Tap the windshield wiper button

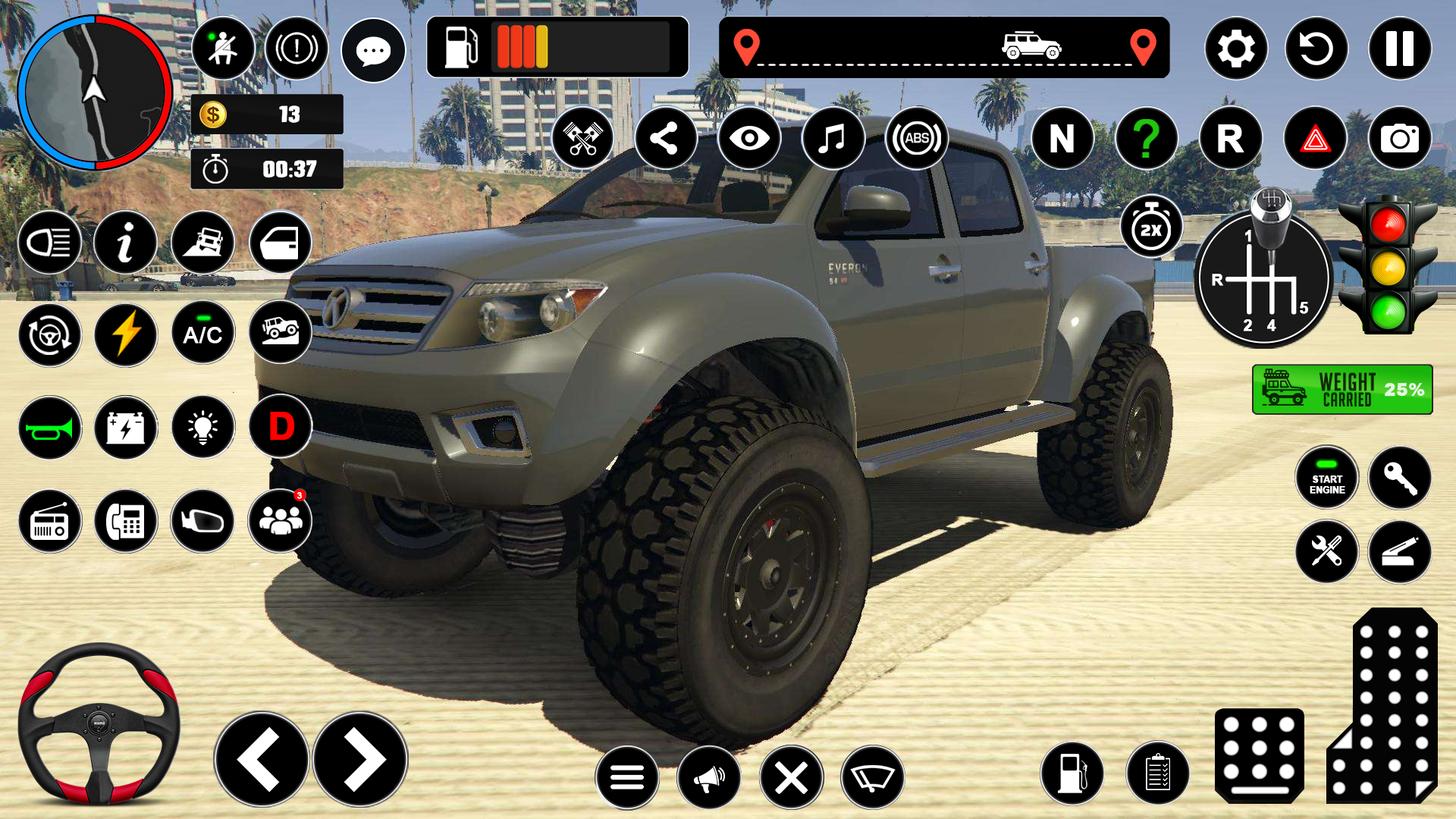(872, 777)
